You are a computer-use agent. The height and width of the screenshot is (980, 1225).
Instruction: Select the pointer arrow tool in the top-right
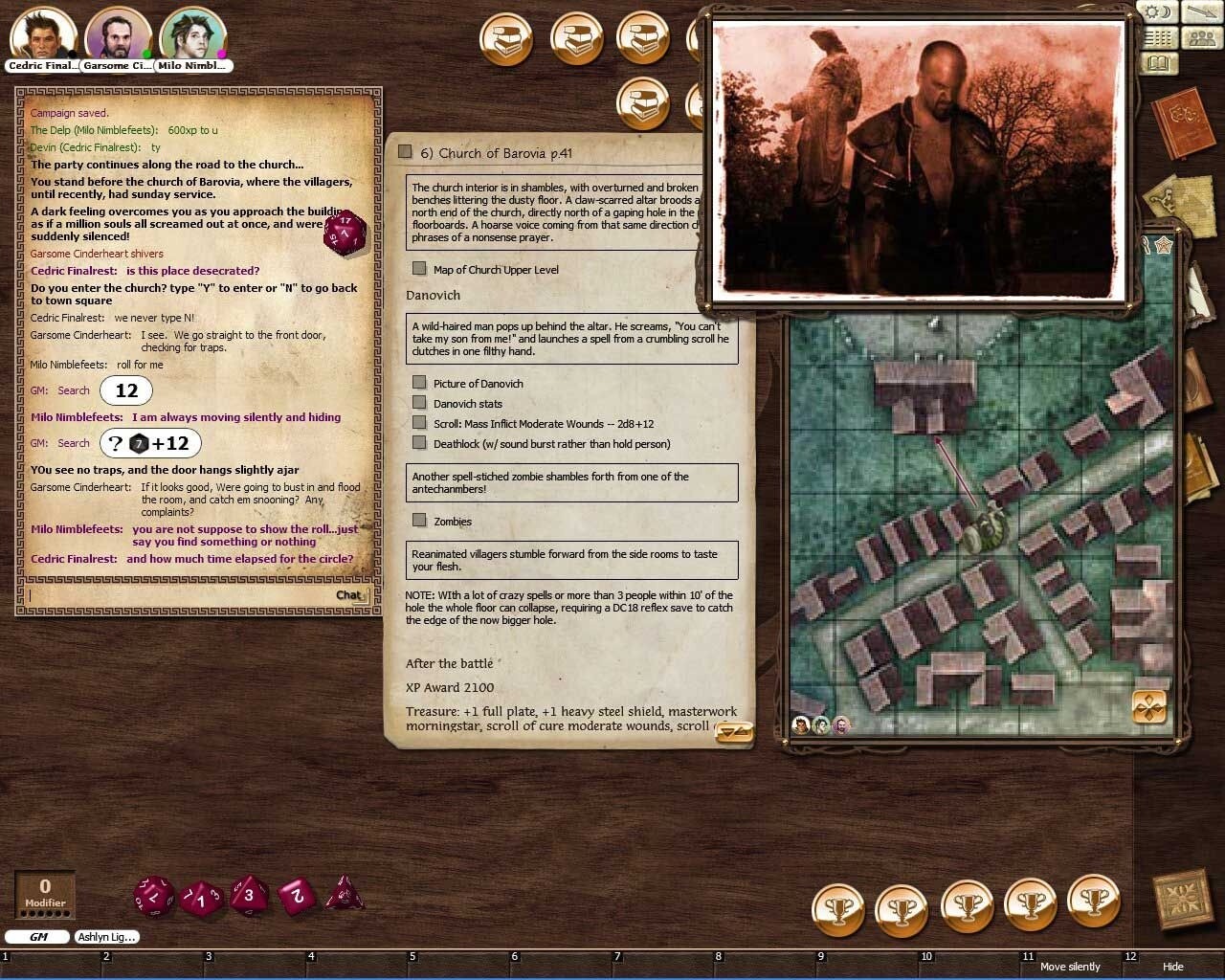click(1201, 12)
